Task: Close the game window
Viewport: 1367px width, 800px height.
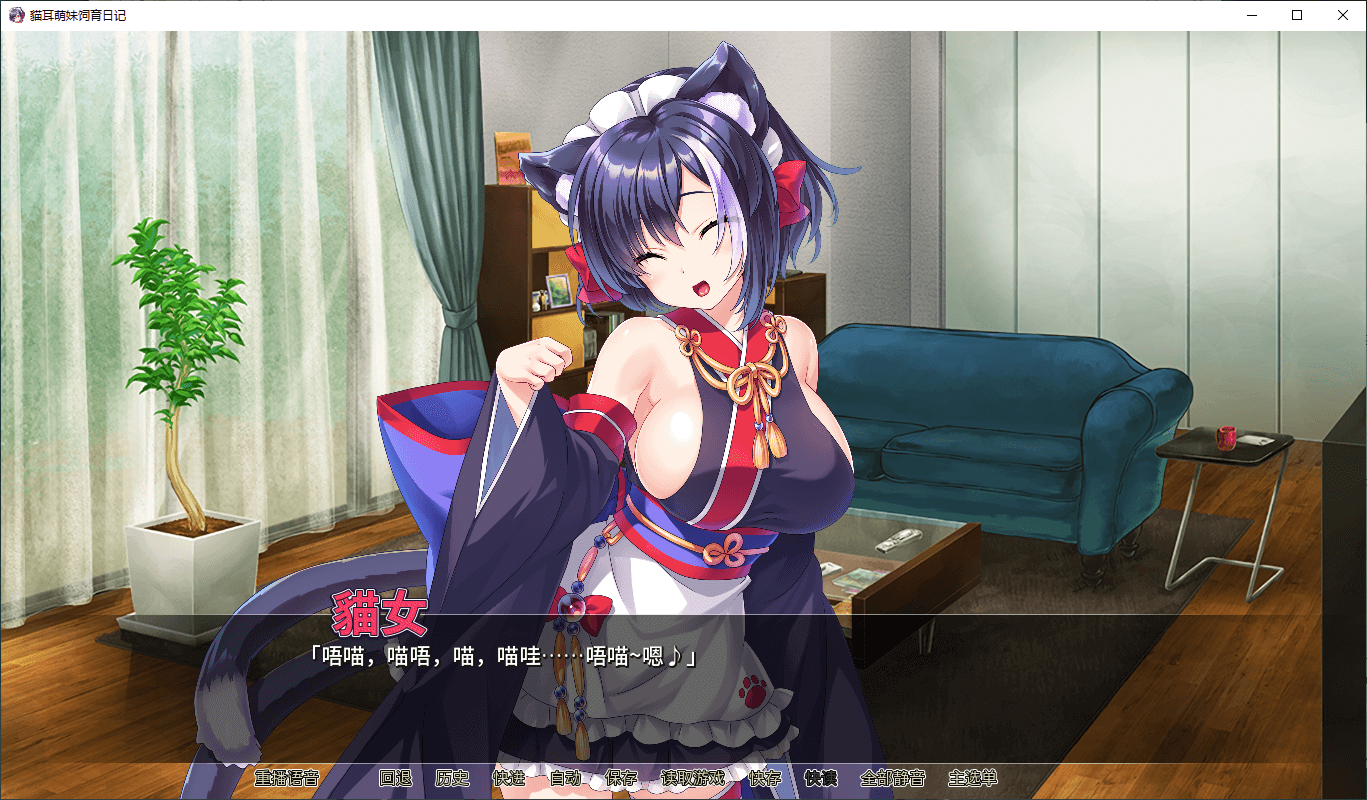Action: pyautogui.click(x=1343, y=15)
